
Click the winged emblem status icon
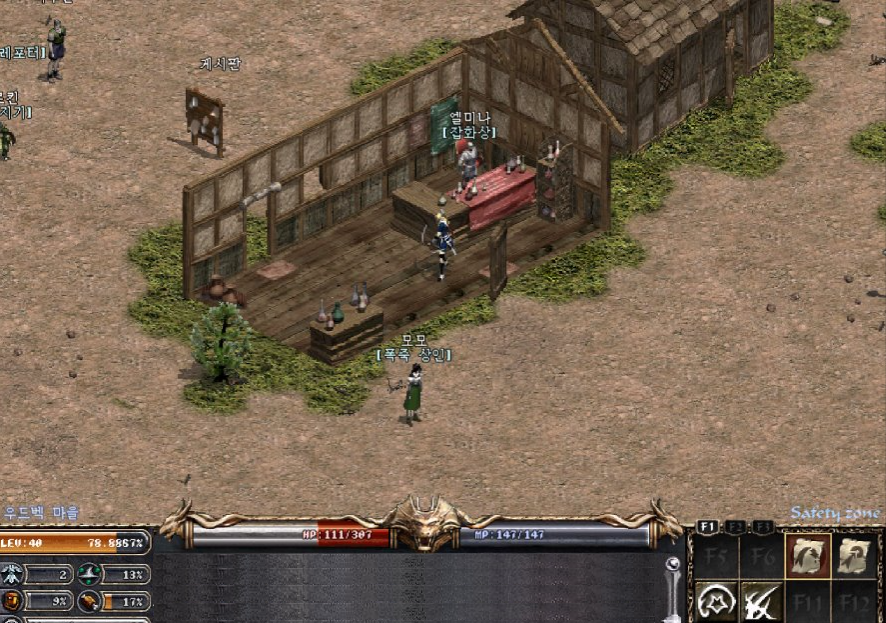[12, 574]
